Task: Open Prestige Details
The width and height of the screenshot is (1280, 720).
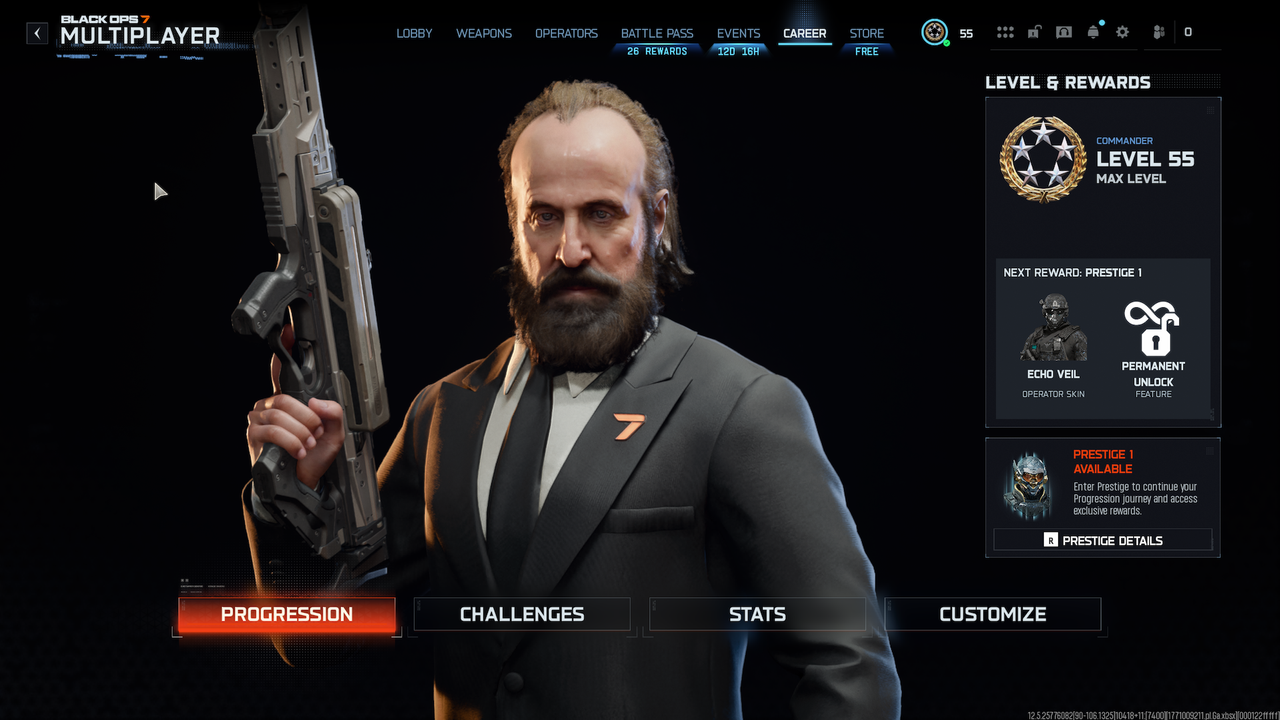Action: point(1103,540)
